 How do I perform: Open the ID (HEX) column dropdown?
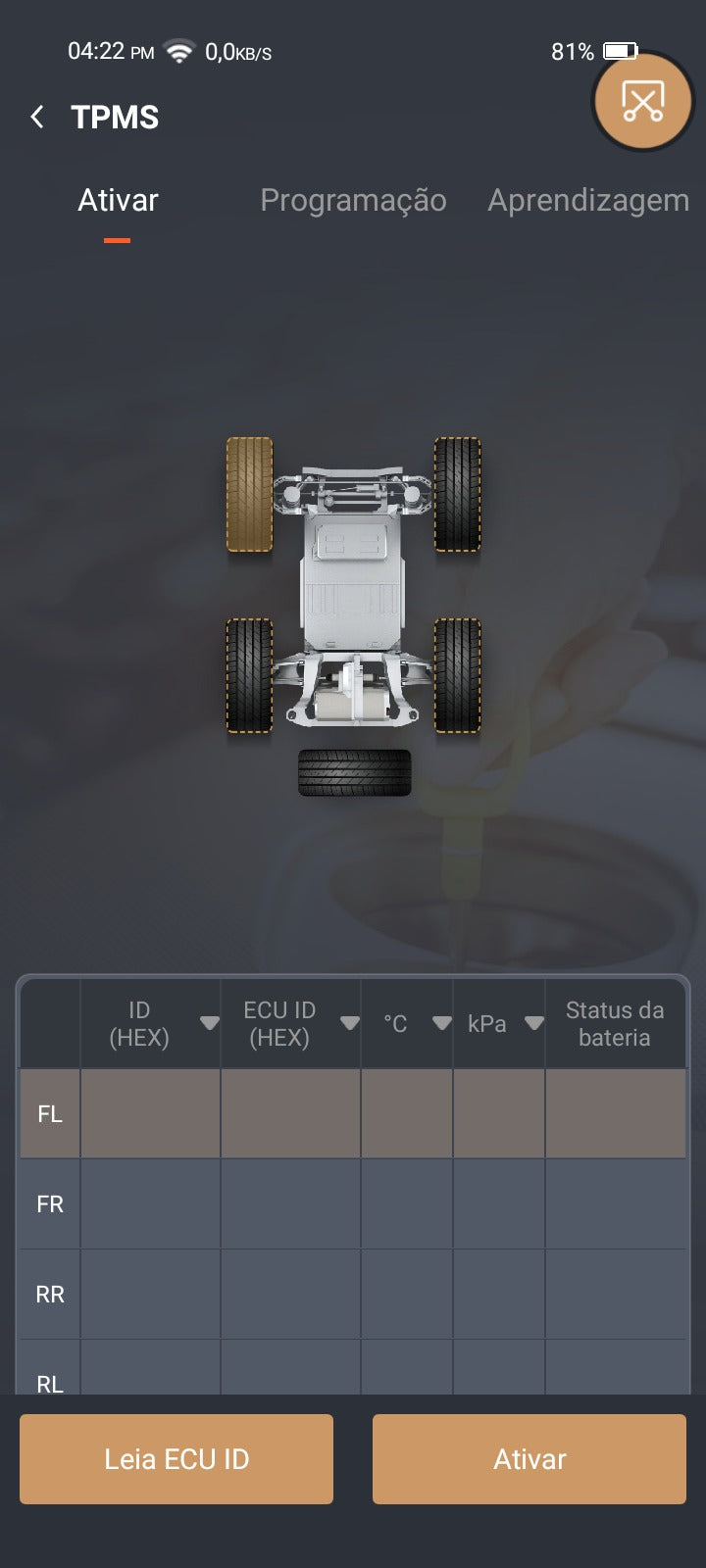(x=209, y=1023)
